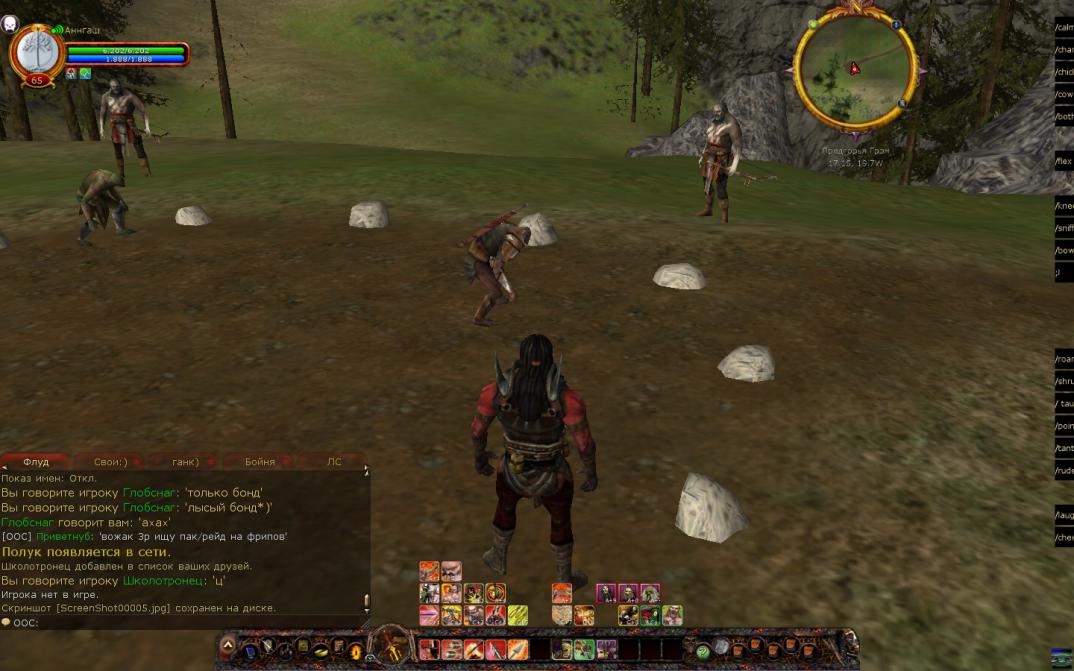This screenshot has width=1074, height=671.
Task: Switch to the Флуд chat tab
Action: (36, 462)
